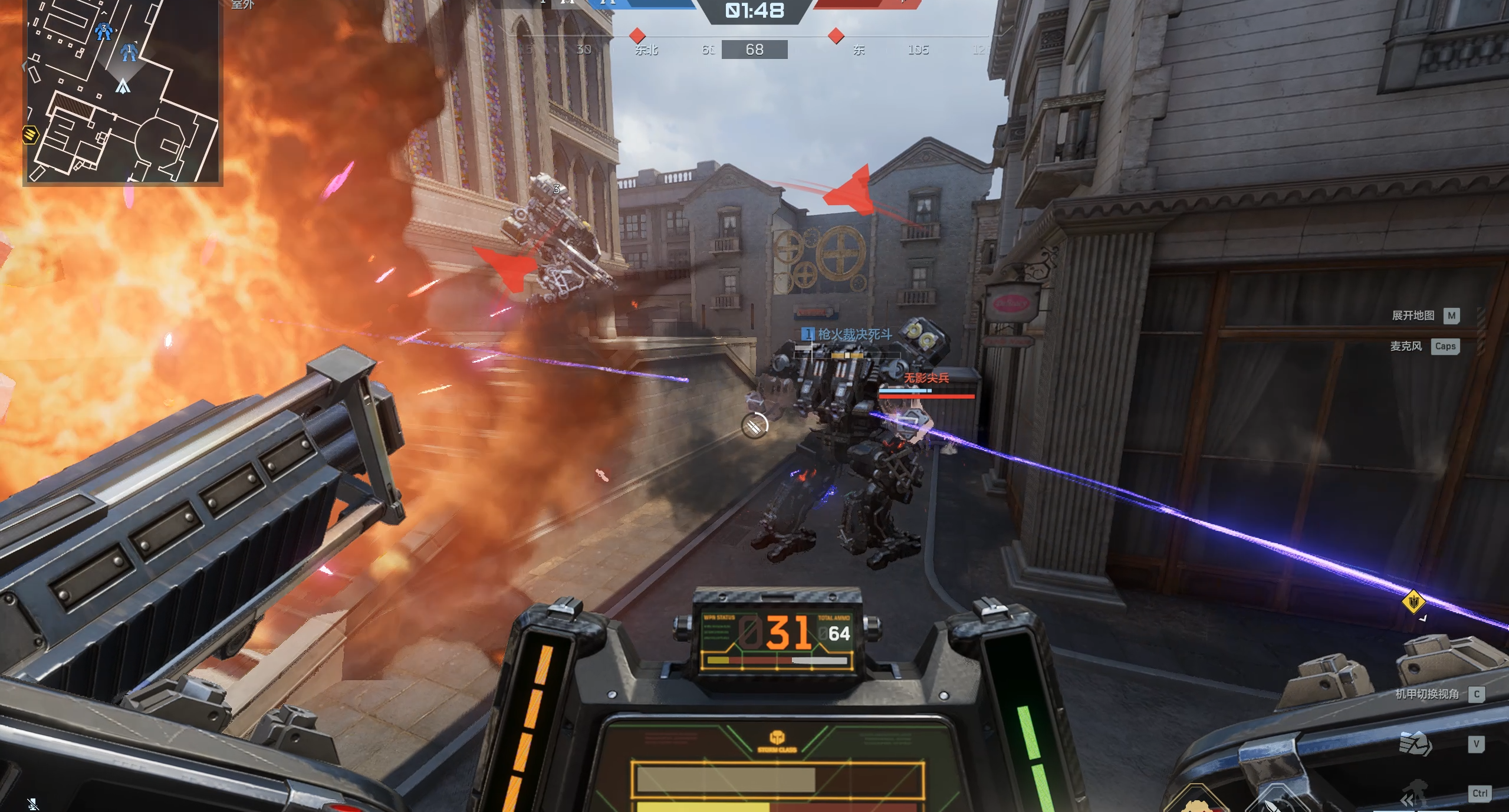Image resolution: width=1509 pixels, height=812 pixels.
Task: Click the yellow hexagon marker beside the minimap
Action: coord(30,135)
